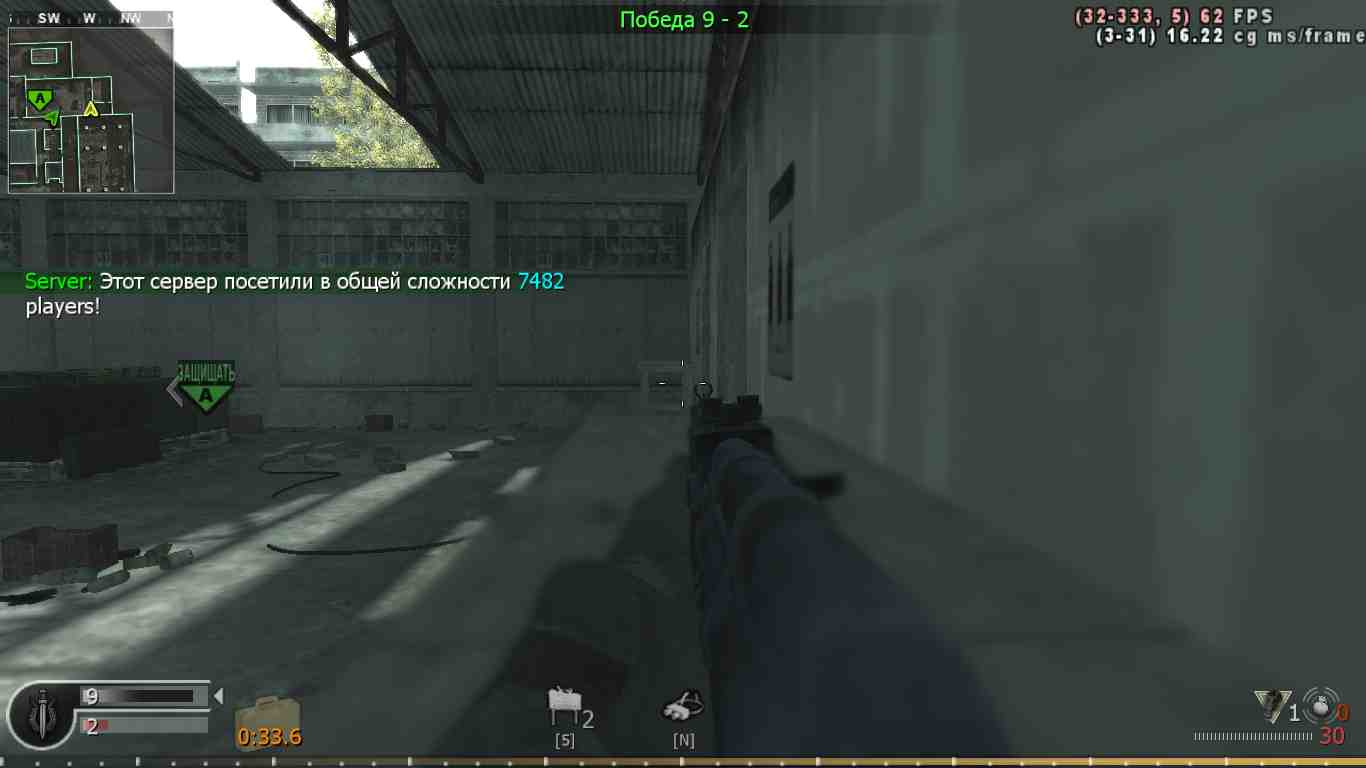The width and height of the screenshot is (1366, 768).
Task: Click the C4 detonator icon labeled [N]
Action: (x=683, y=705)
